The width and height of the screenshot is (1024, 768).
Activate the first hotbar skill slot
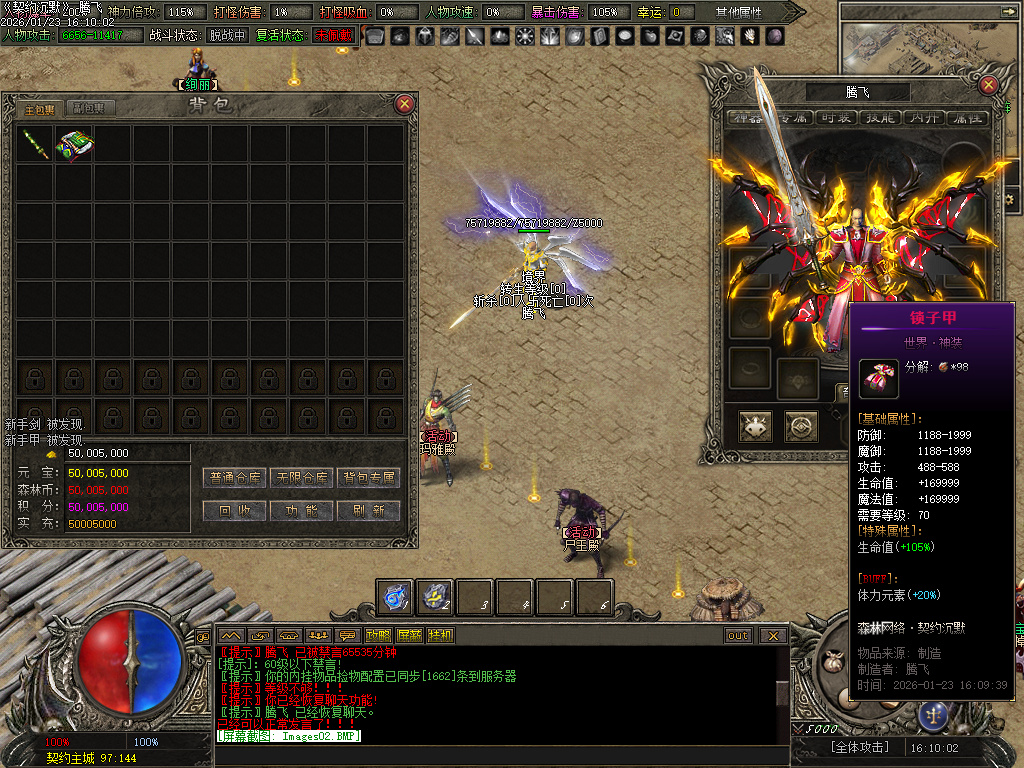396,597
